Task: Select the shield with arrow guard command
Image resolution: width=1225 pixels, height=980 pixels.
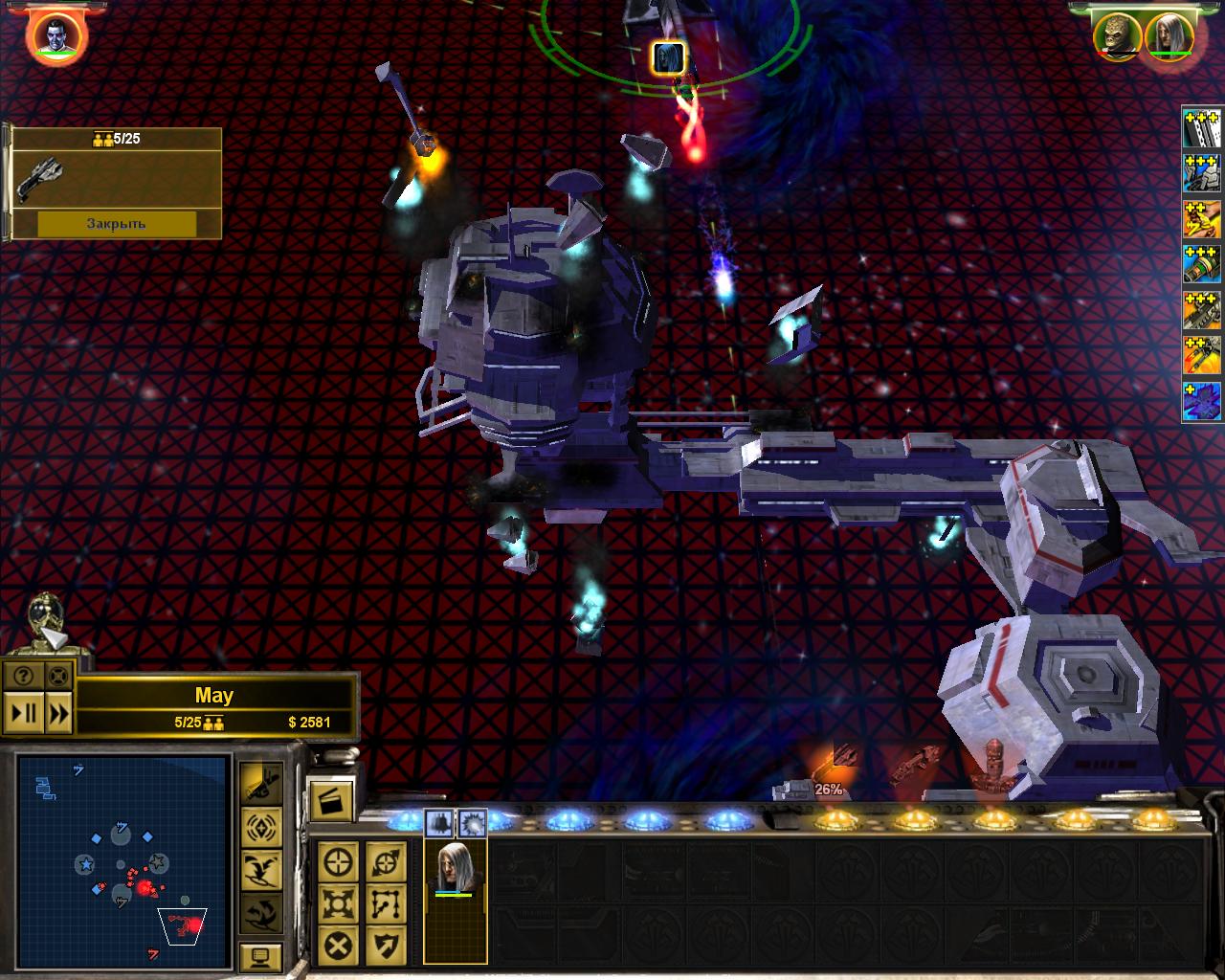Action: tap(386, 946)
